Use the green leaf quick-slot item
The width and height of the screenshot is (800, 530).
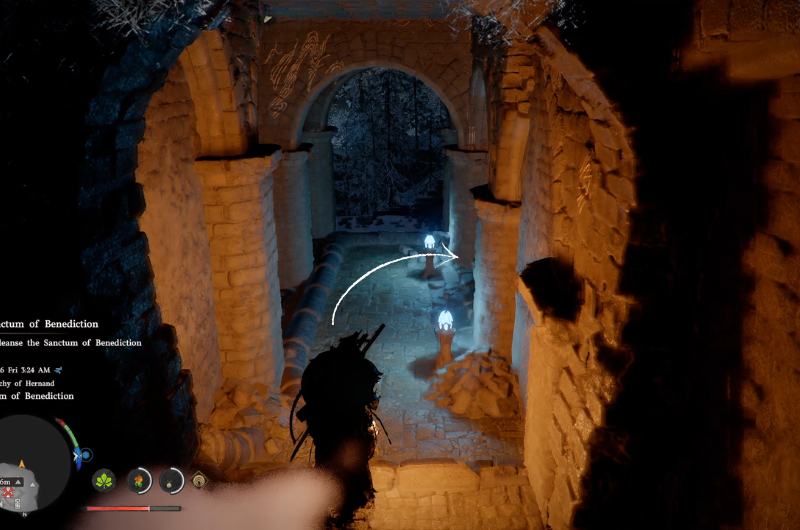104,481
